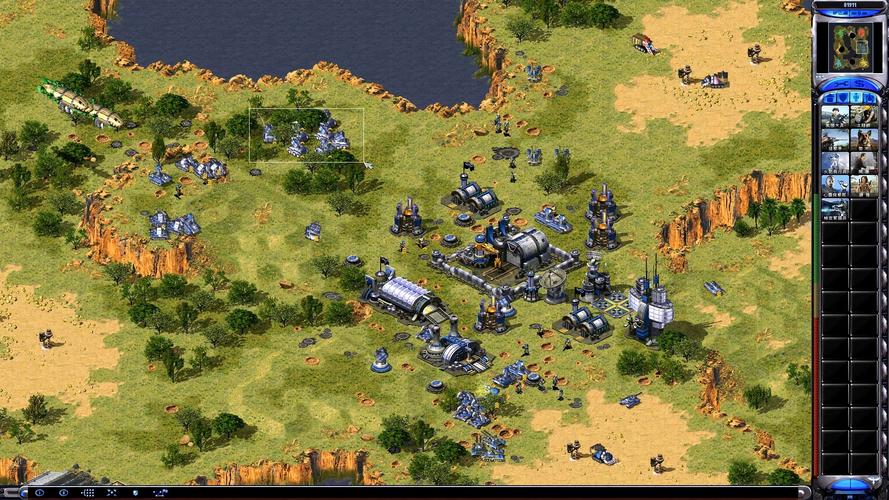Switch to the defenses build tab
This screenshot has width=889, height=500.
pos(842,97)
